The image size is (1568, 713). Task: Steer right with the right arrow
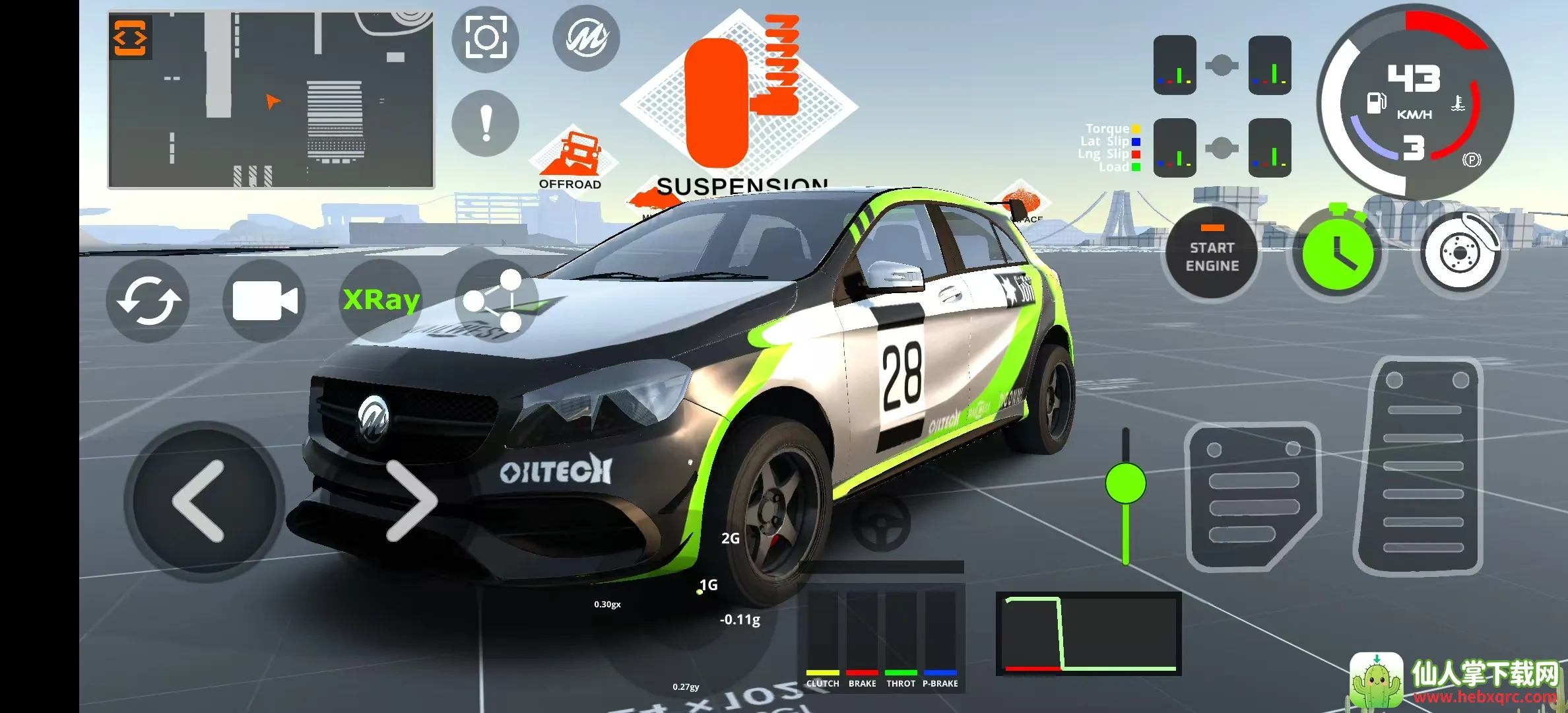point(411,500)
